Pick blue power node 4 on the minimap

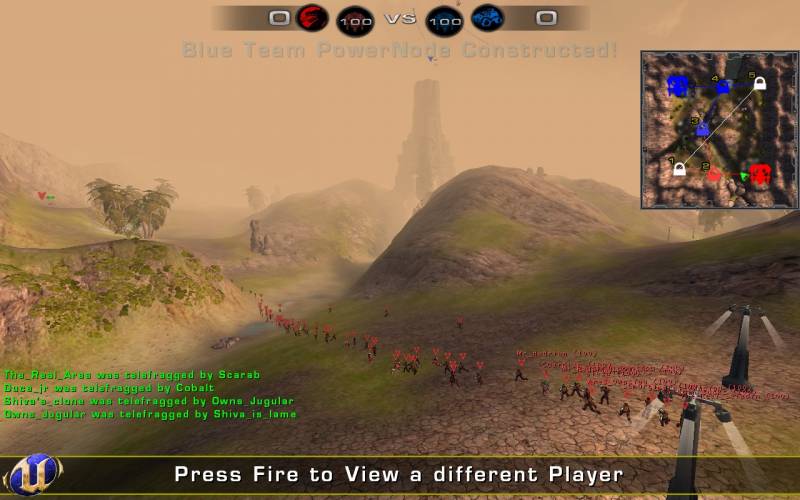coord(722,87)
